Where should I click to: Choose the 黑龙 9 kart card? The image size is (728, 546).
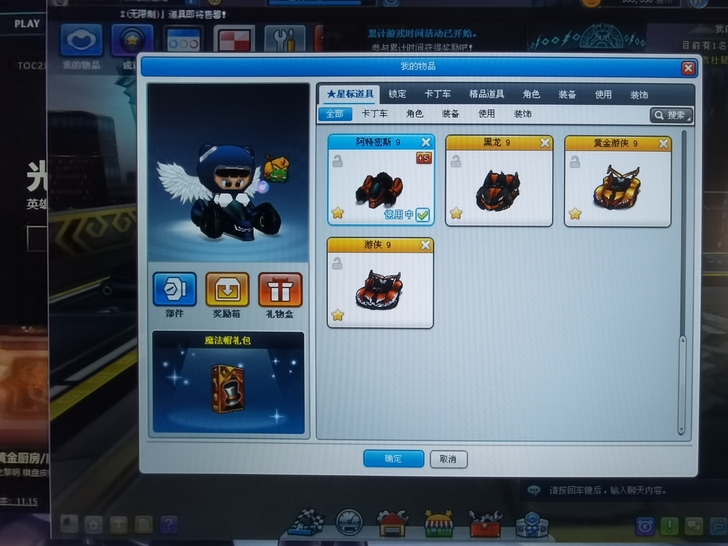(x=498, y=180)
